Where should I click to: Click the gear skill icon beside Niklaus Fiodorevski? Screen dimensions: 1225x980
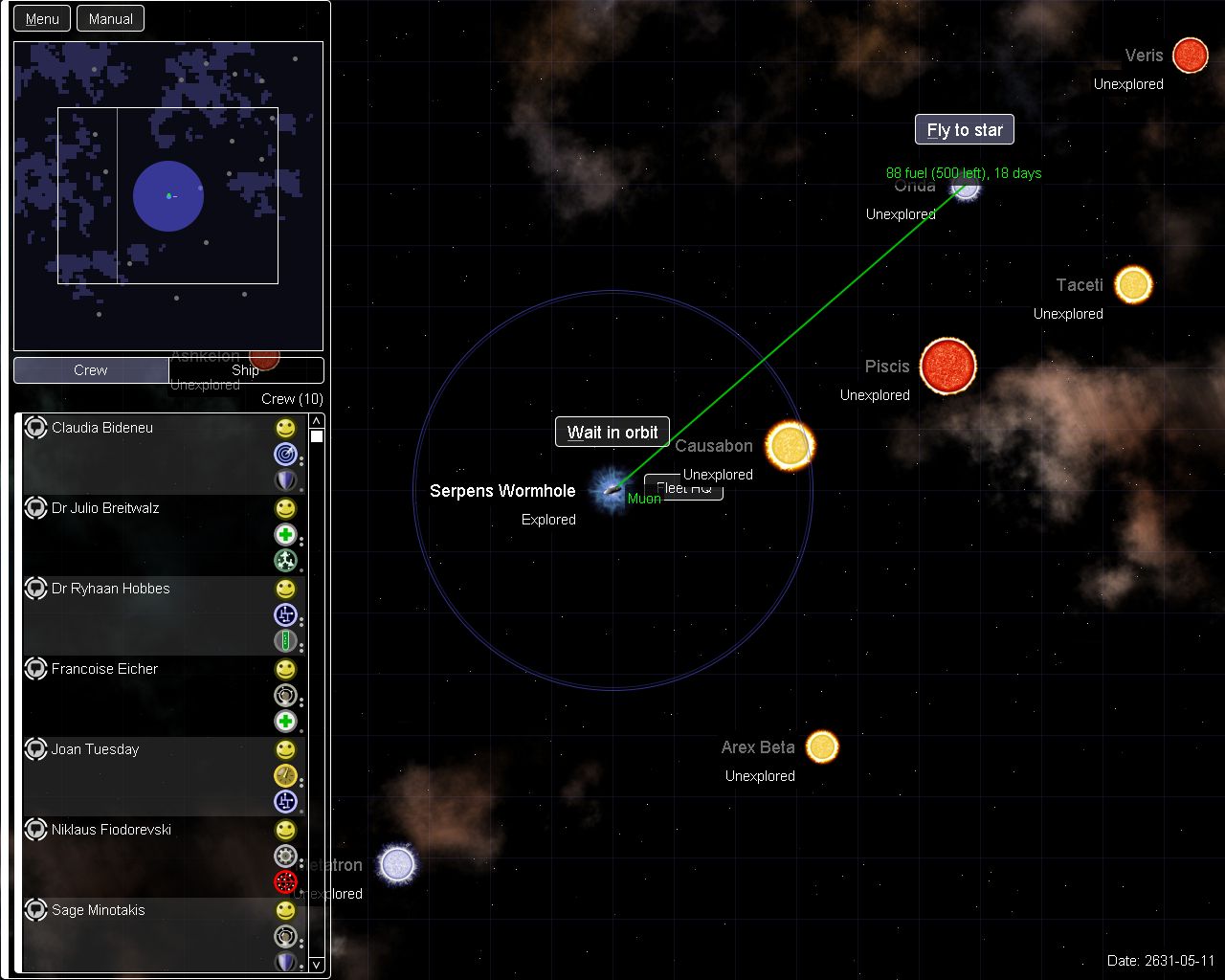[x=285, y=857]
